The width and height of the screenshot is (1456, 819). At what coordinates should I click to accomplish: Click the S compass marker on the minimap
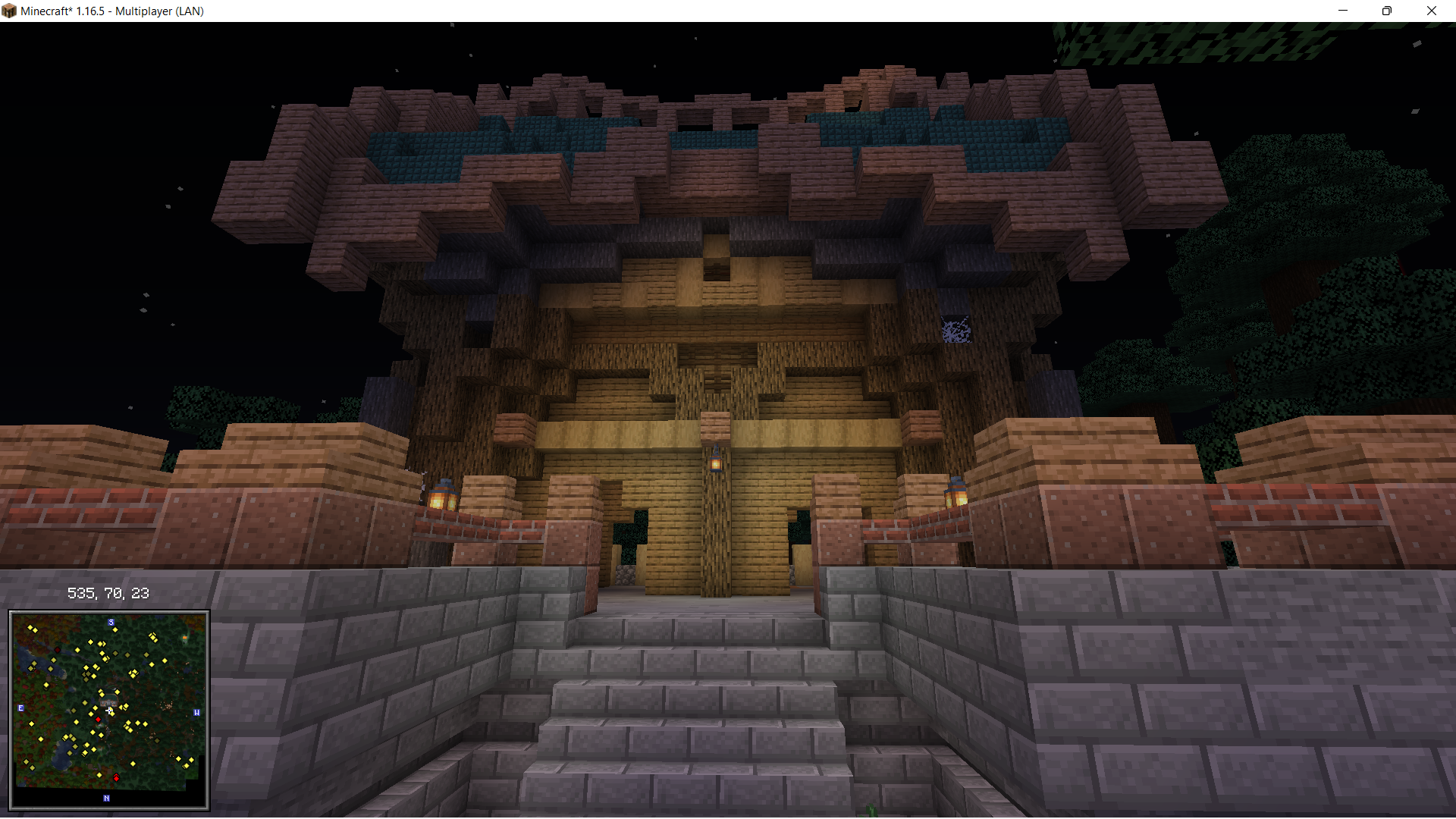(x=111, y=622)
